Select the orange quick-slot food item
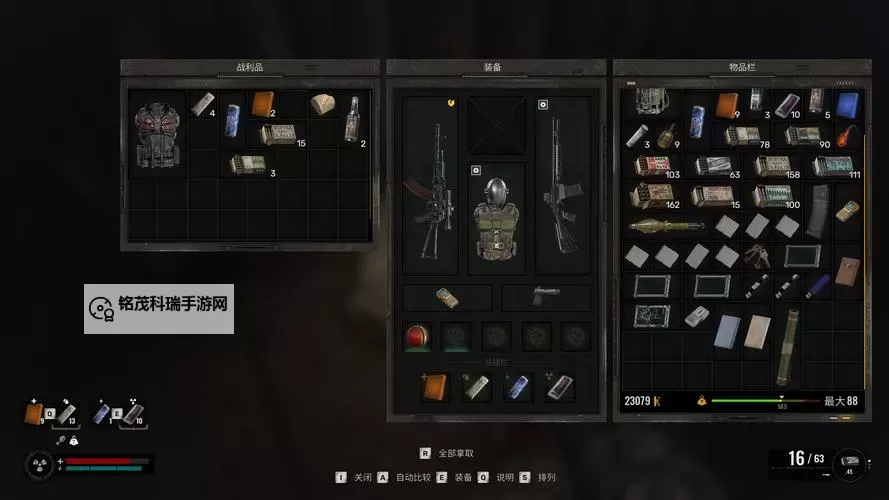Image resolution: width=889 pixels, height=500 pixels. point(435,386)
